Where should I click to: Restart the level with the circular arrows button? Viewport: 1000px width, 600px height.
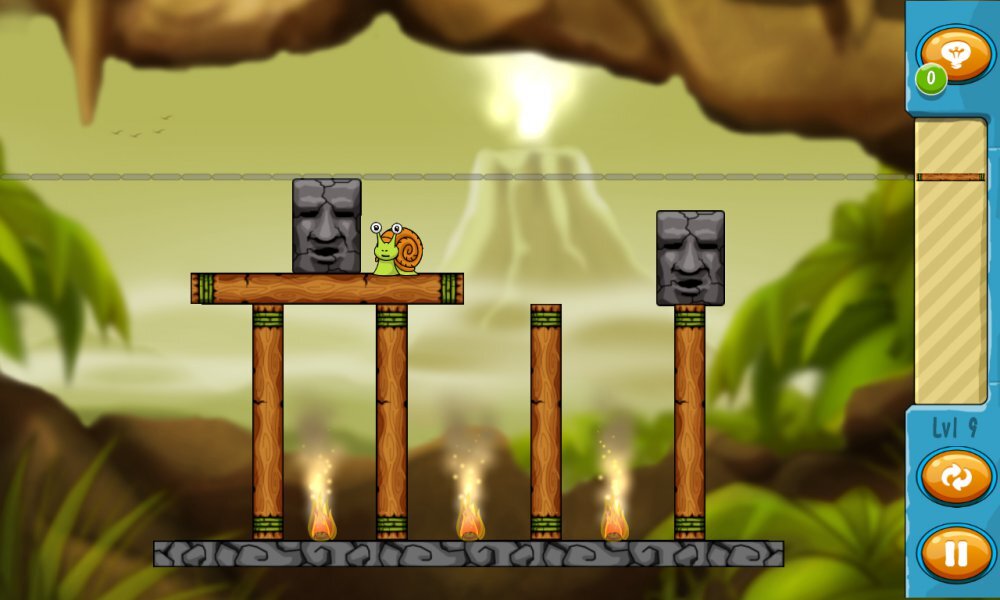coord(955,477)
